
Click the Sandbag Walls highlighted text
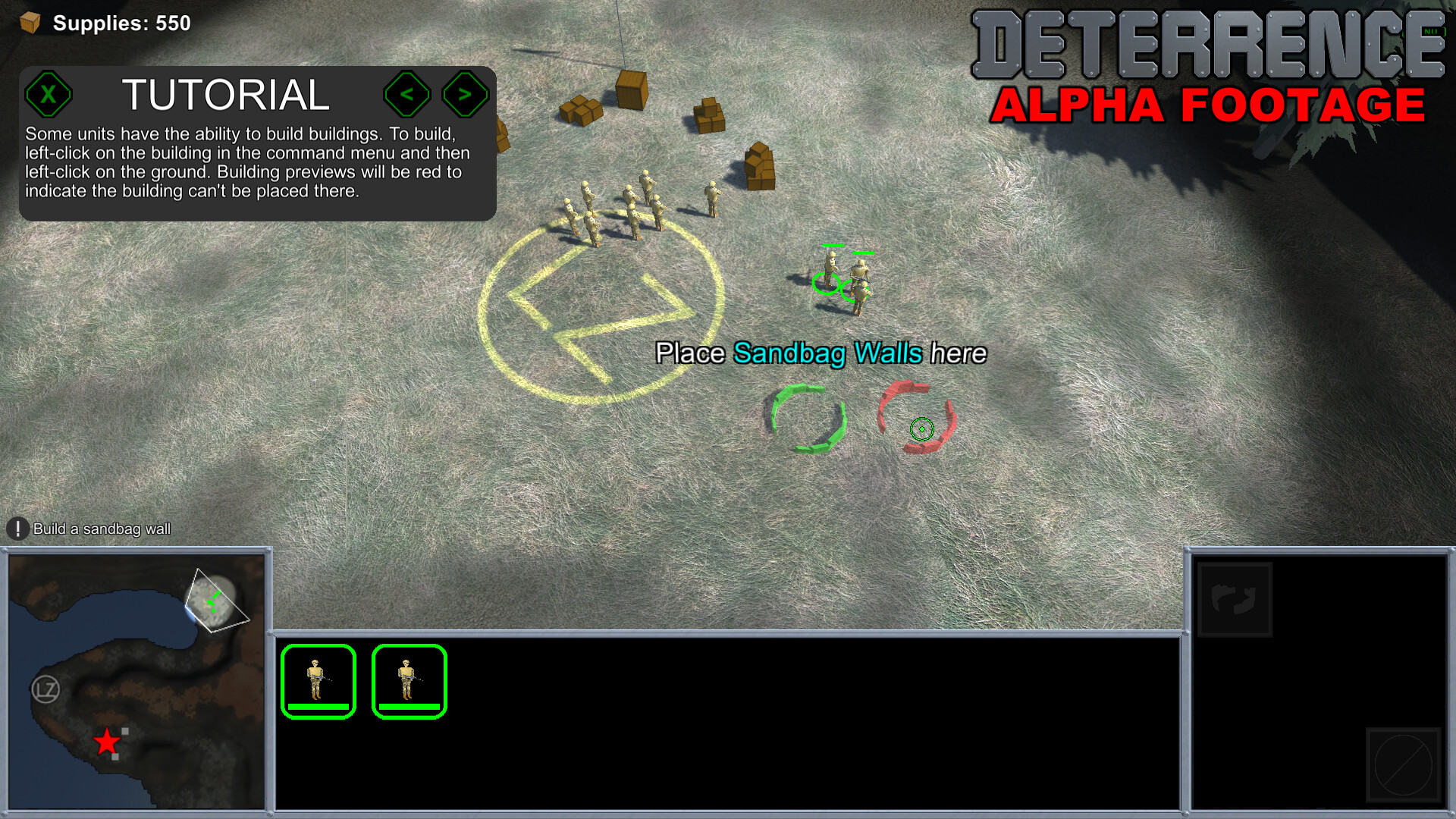pos(828,353)
